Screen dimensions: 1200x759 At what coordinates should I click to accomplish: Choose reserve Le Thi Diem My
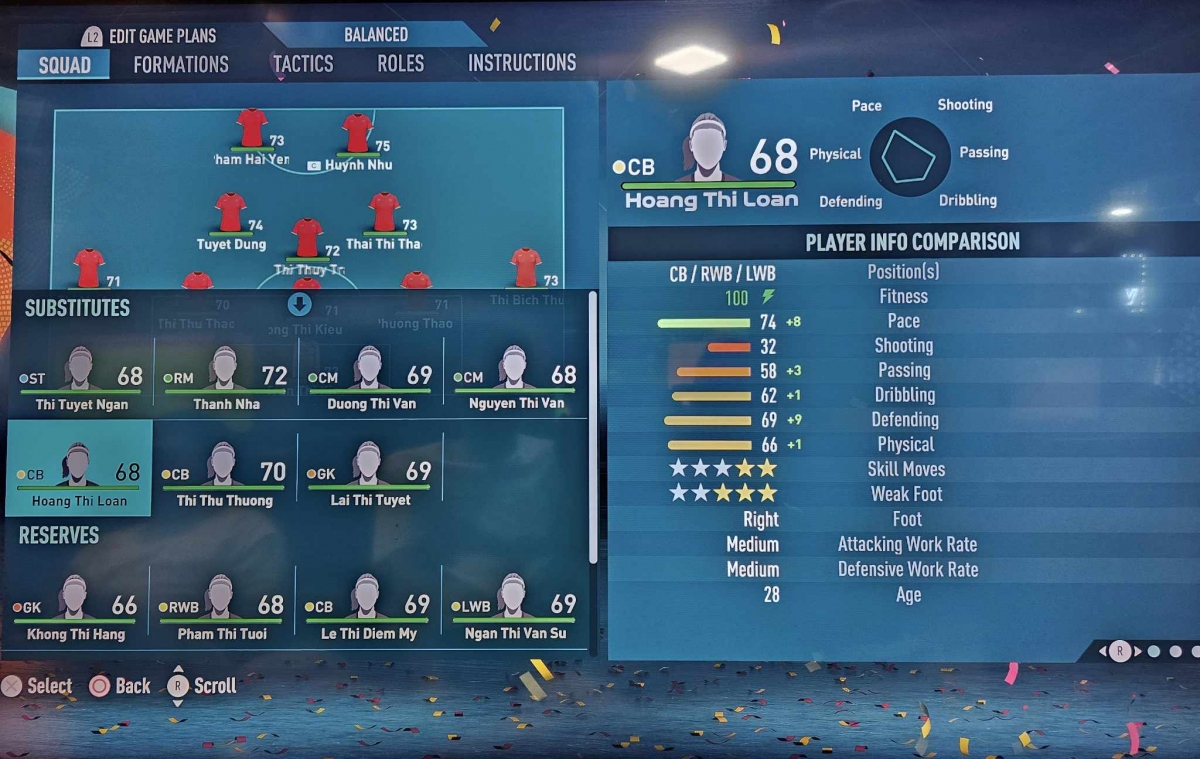tap(367, 607)
